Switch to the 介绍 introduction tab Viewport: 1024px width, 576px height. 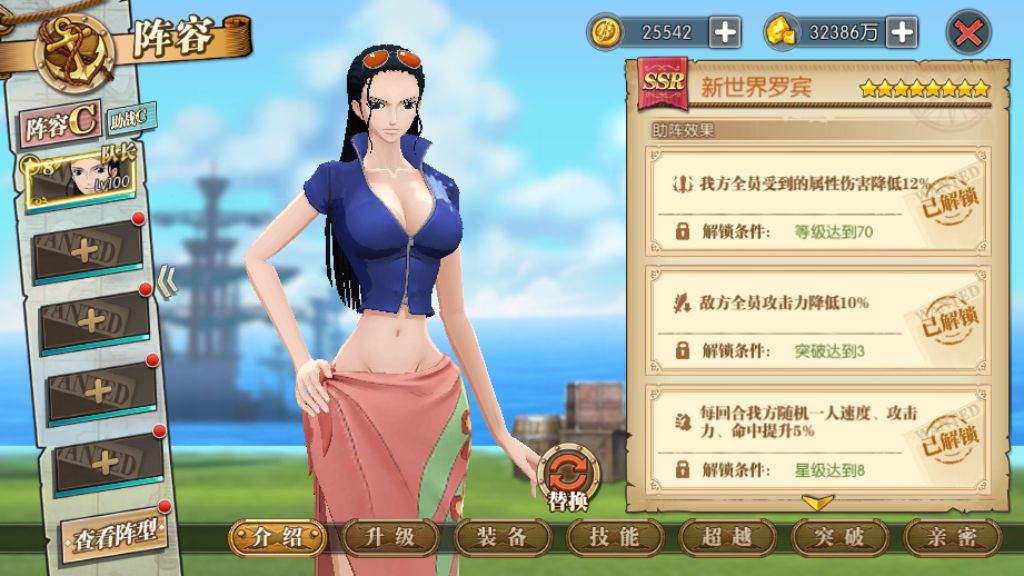tap(277, 537)
